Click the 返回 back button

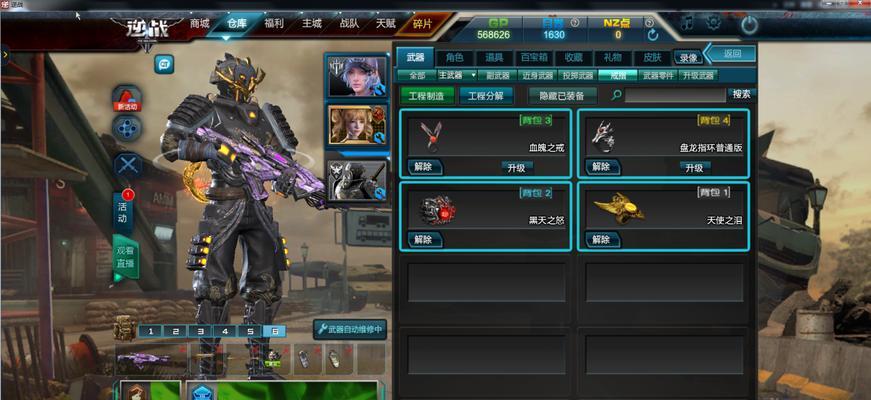point(732,54)
